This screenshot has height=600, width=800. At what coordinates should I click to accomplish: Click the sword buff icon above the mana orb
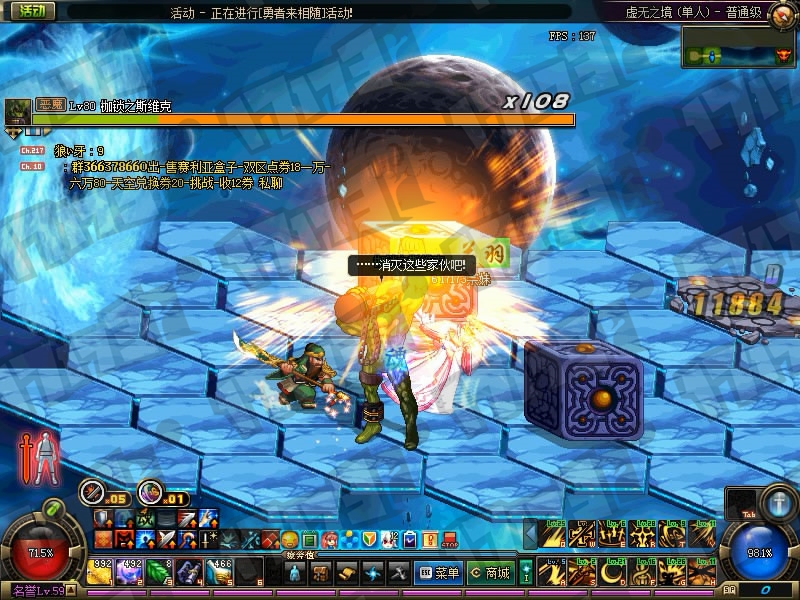pyautogui.click(x=778, y=500)
